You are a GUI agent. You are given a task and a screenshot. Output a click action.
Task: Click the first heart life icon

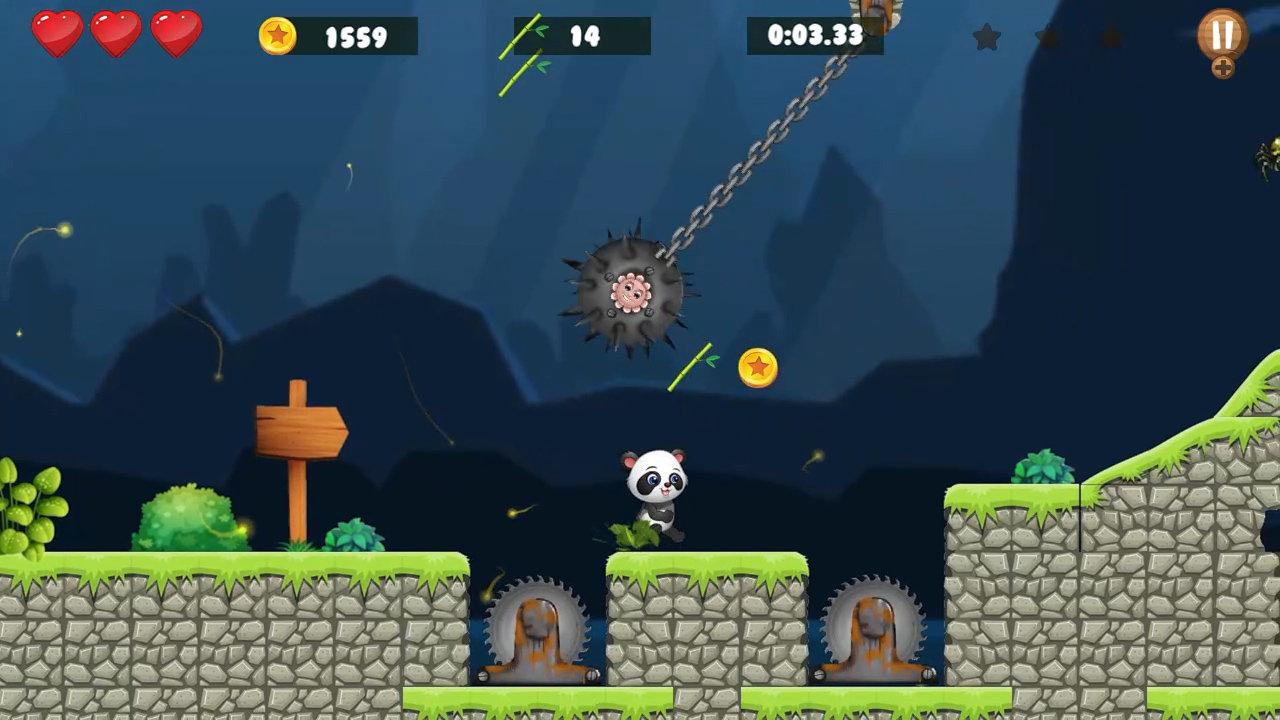pyautogui.click(x=57, y=33)
